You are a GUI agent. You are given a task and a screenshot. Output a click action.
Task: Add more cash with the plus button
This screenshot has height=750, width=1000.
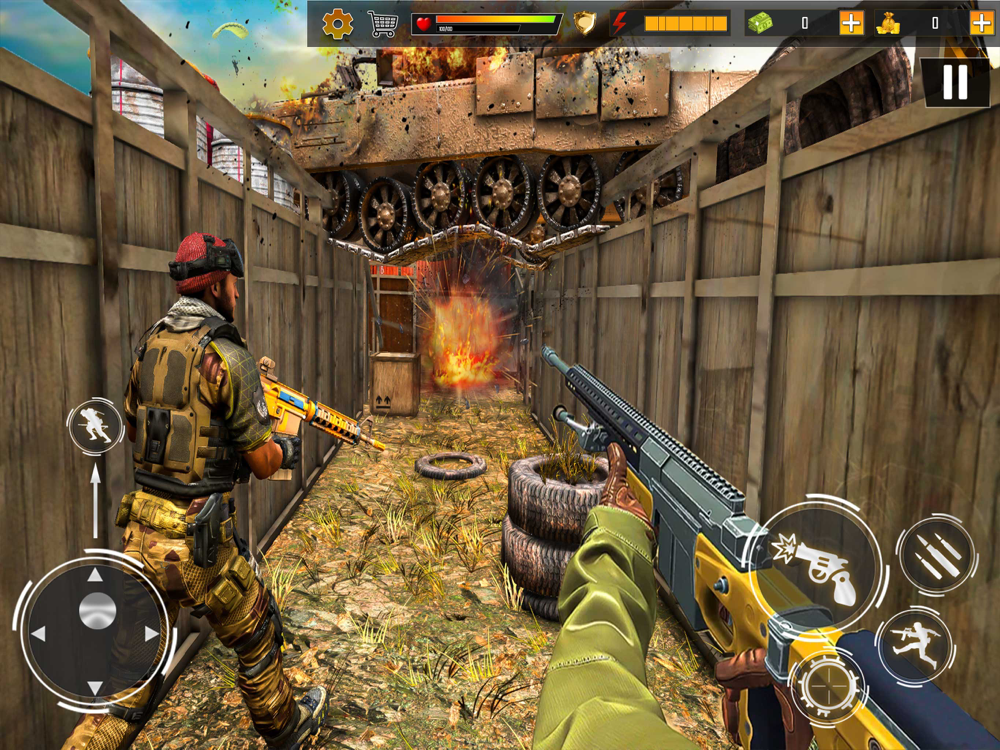(851, 23)
